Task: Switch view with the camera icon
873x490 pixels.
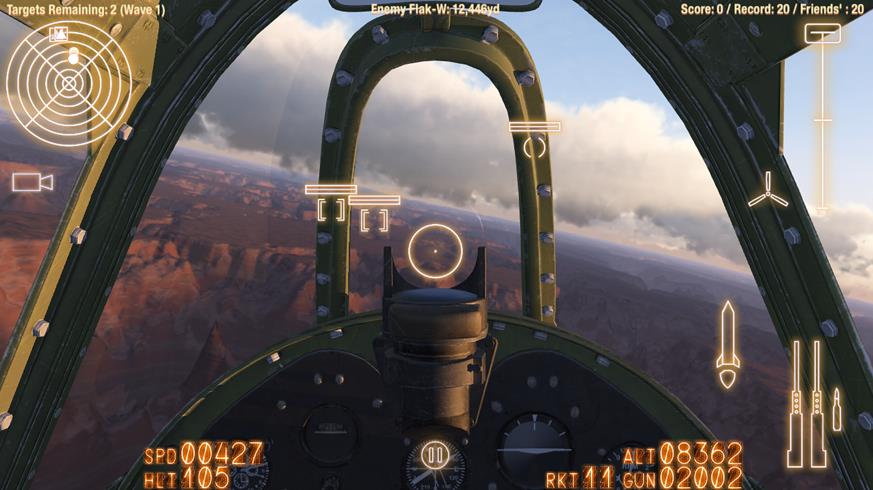Action: (x=32, y=181)
